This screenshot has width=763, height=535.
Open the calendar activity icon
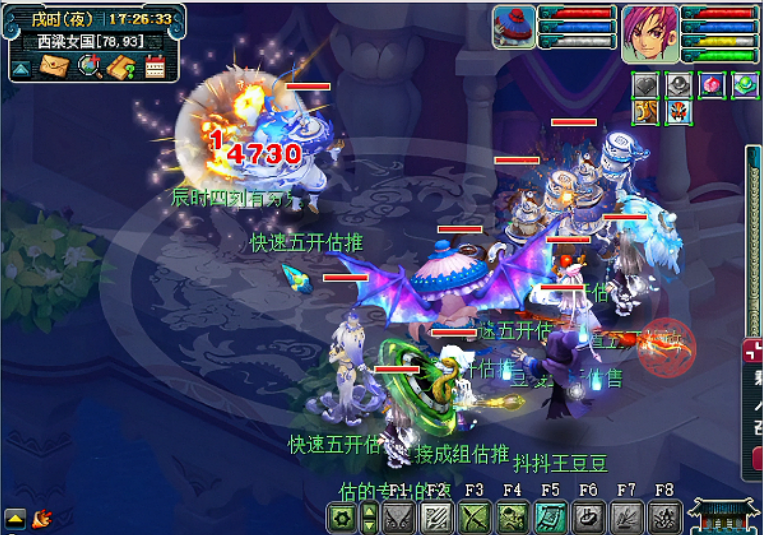click(155, 68)
